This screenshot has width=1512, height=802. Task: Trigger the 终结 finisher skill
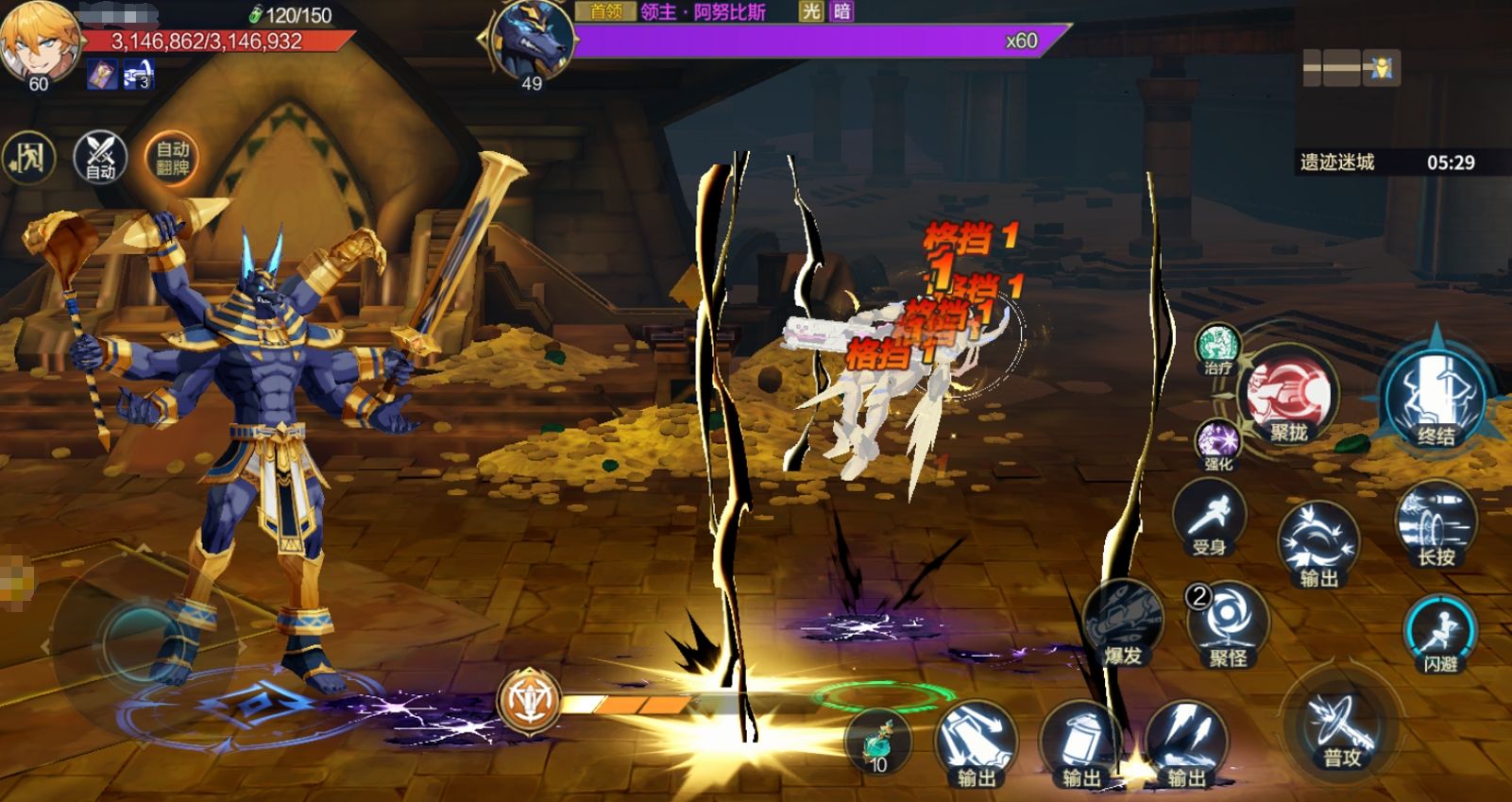coord(1435,395)
